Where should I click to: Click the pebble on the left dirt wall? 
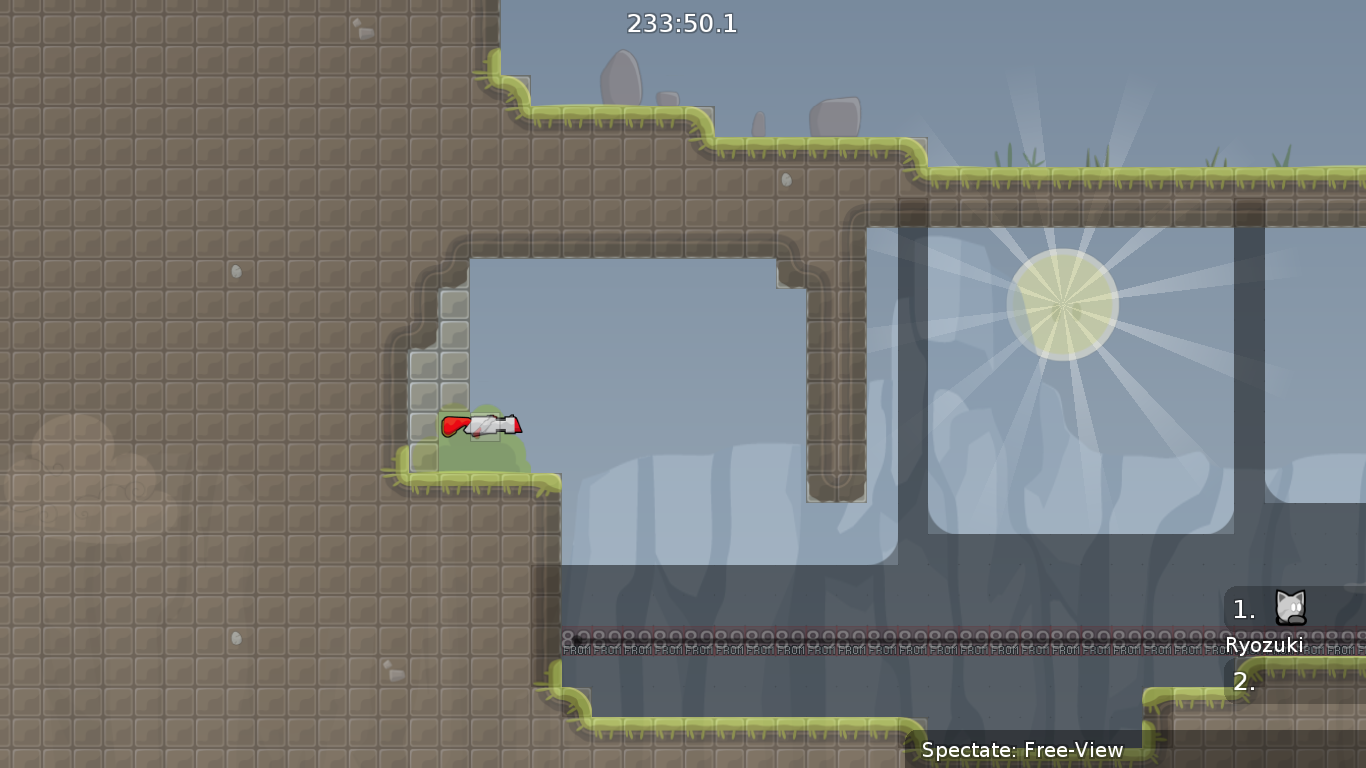pos(237,271)
